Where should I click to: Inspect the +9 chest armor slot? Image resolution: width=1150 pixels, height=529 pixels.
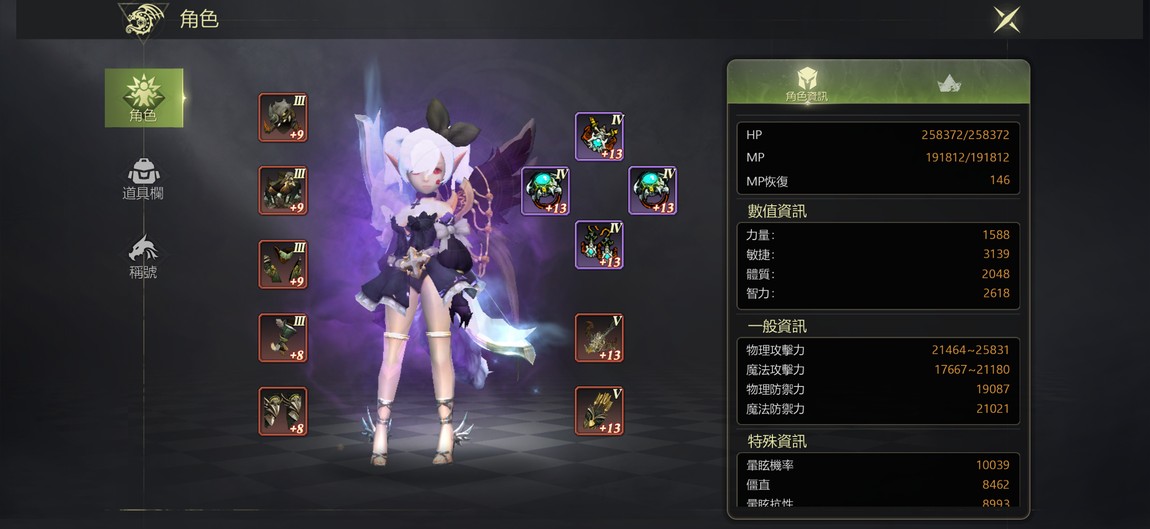[283, 191]
